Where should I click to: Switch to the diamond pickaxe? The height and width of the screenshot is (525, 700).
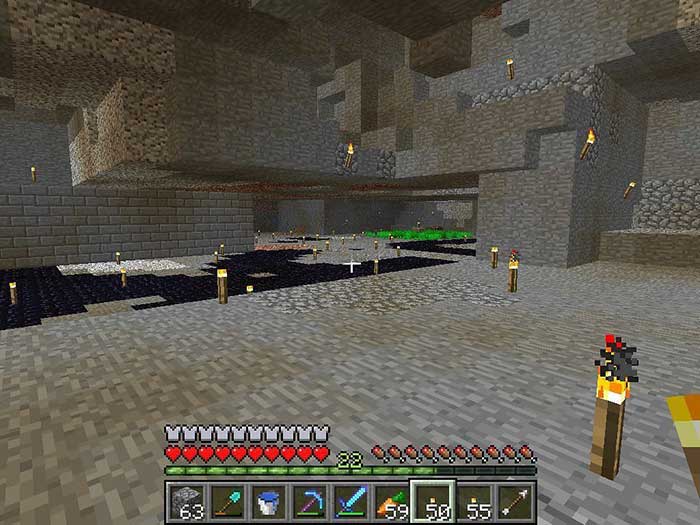pyautogui.click(x=308, y=501)
